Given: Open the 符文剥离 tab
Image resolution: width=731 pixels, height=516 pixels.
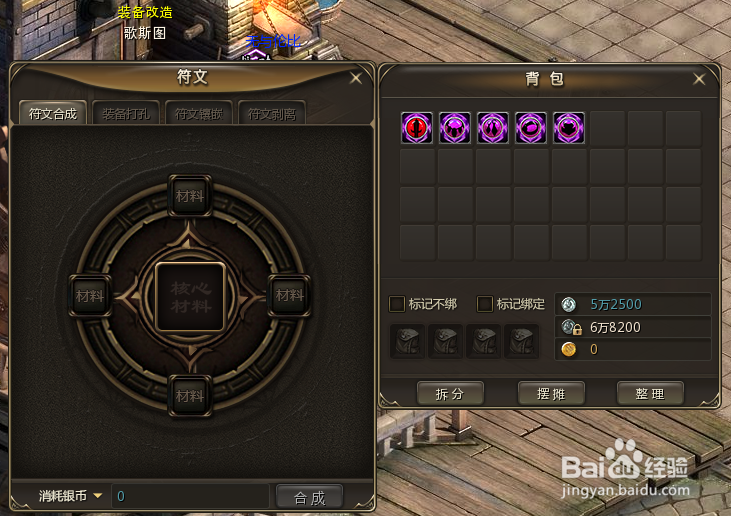Looking at the screenshot, I should (270, 114).
